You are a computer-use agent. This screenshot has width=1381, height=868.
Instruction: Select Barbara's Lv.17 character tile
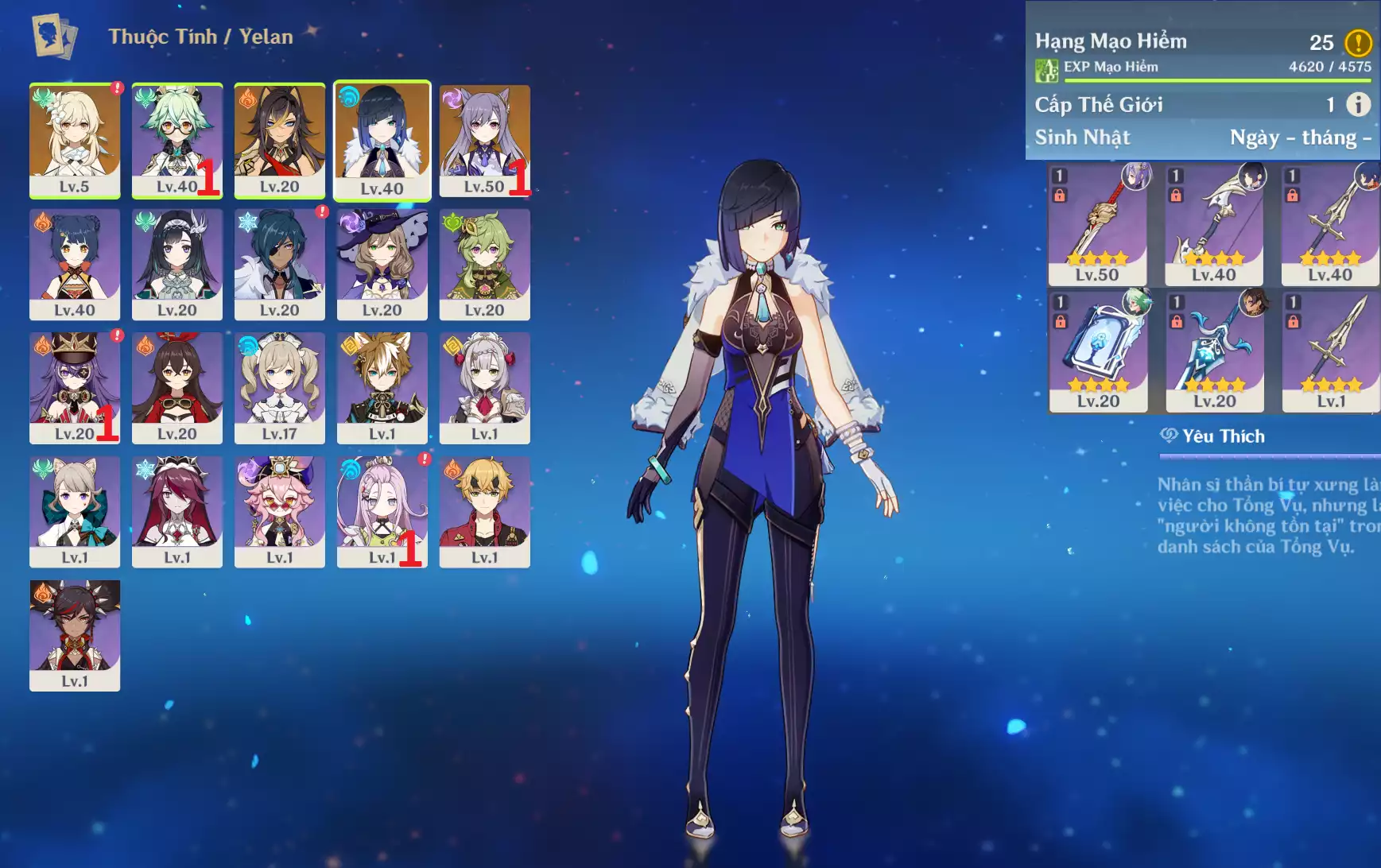tap(279, 387)
